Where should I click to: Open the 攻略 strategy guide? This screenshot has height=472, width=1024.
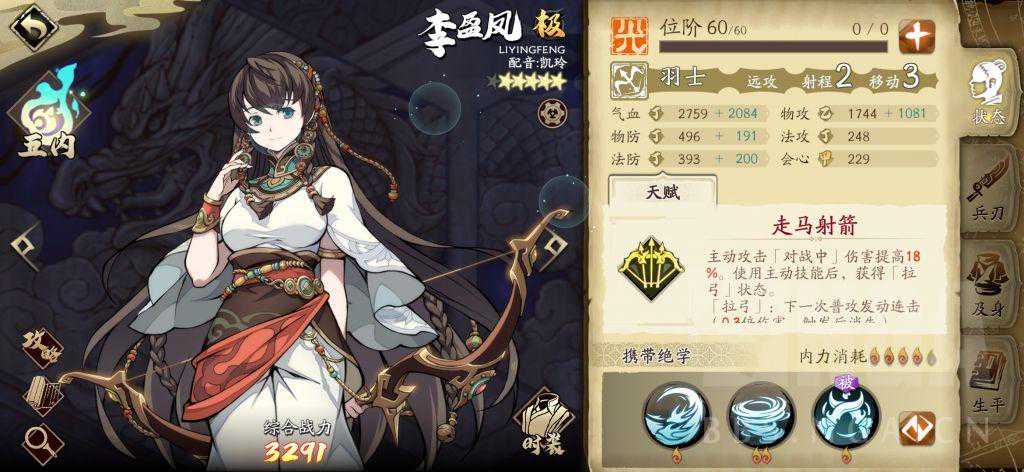coord(42,346)
